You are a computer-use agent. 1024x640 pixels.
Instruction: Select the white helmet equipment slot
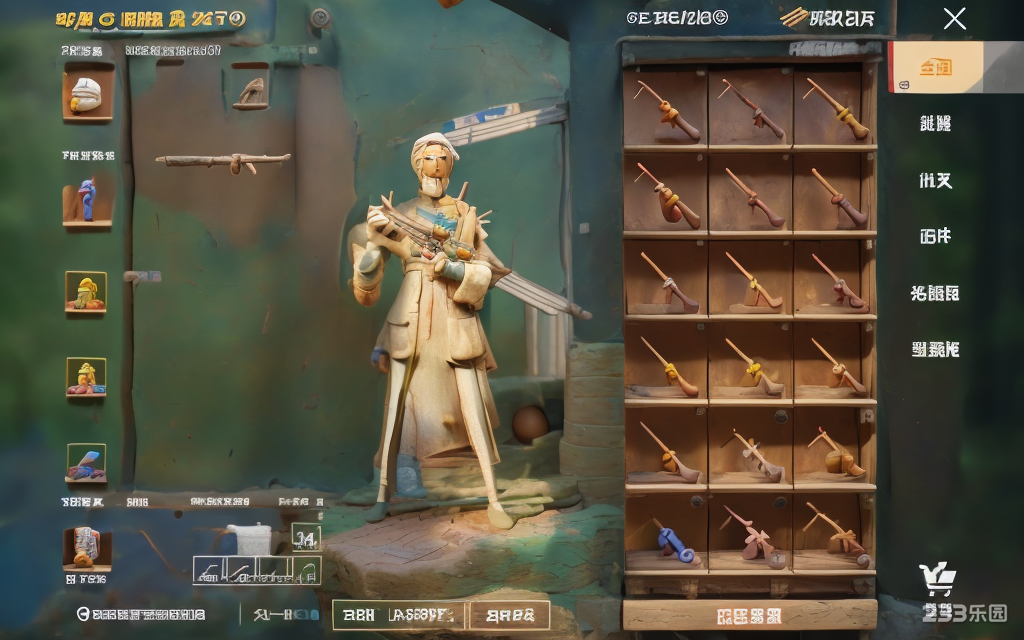click(x=88, y=93)
